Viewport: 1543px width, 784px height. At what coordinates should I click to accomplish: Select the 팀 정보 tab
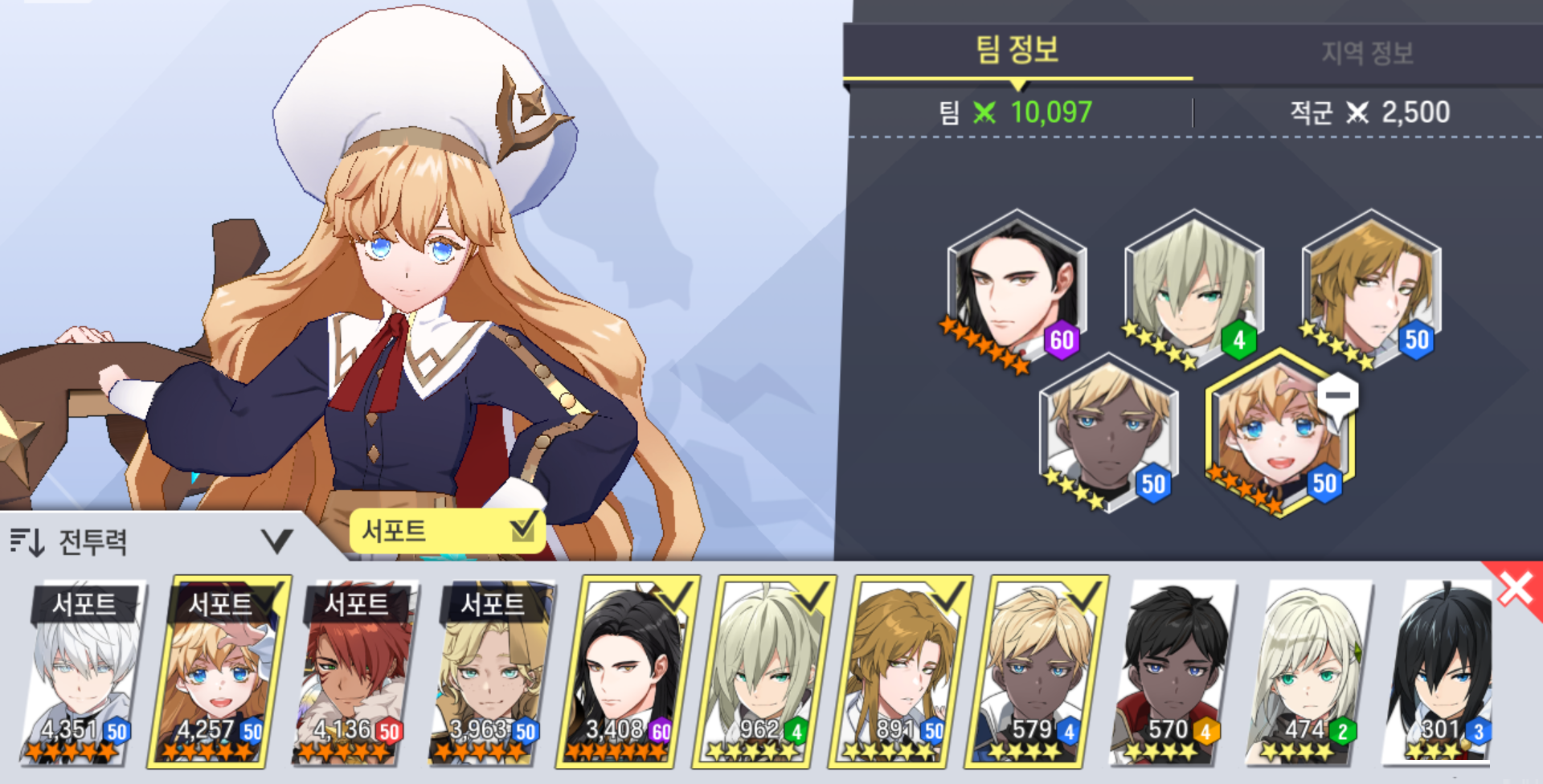click(x=1017, y=51)
